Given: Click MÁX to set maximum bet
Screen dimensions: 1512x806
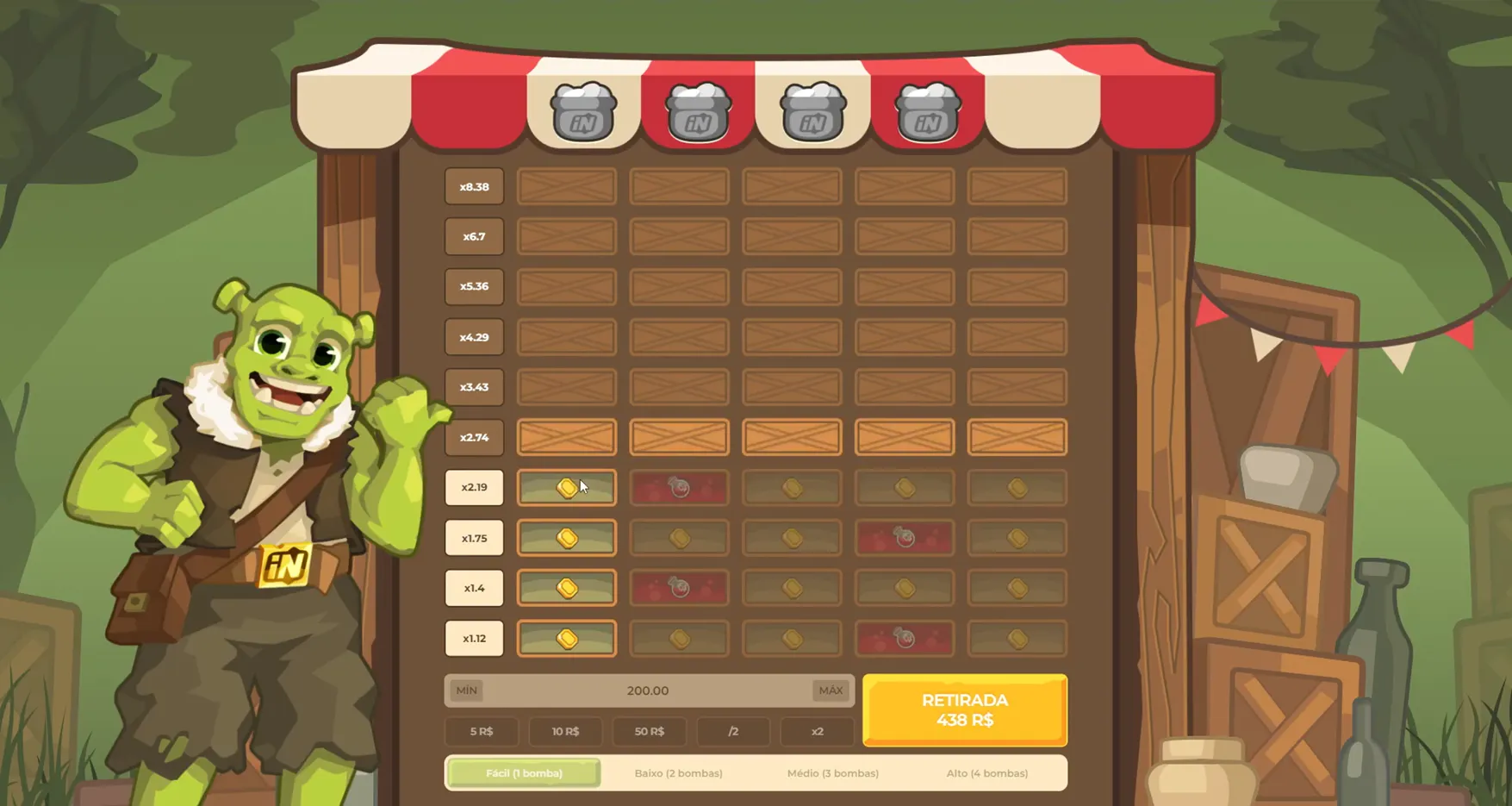Looking at the screenshot, I should (830, 690).
